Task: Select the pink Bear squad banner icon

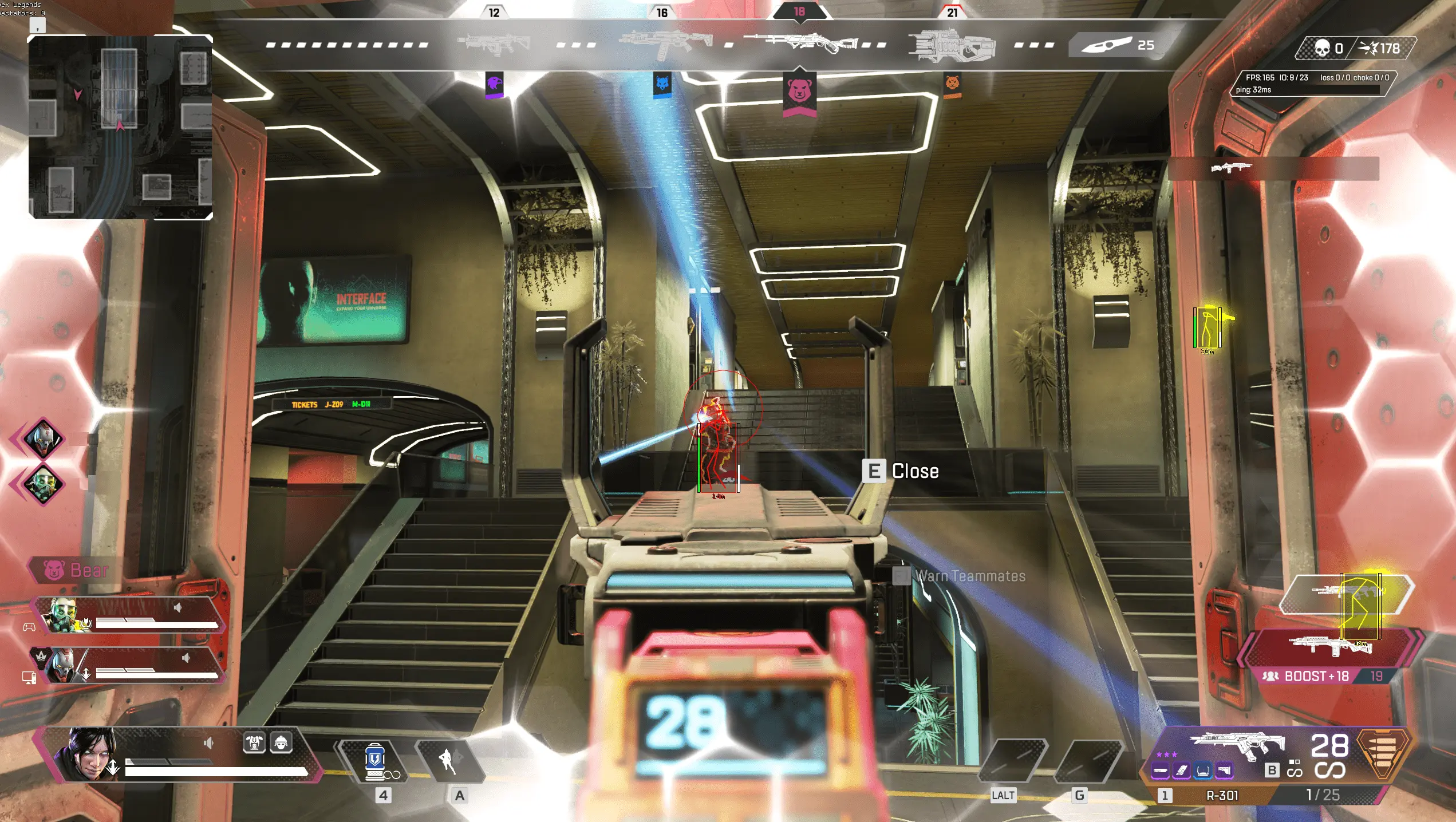Action: click(53, 569)
